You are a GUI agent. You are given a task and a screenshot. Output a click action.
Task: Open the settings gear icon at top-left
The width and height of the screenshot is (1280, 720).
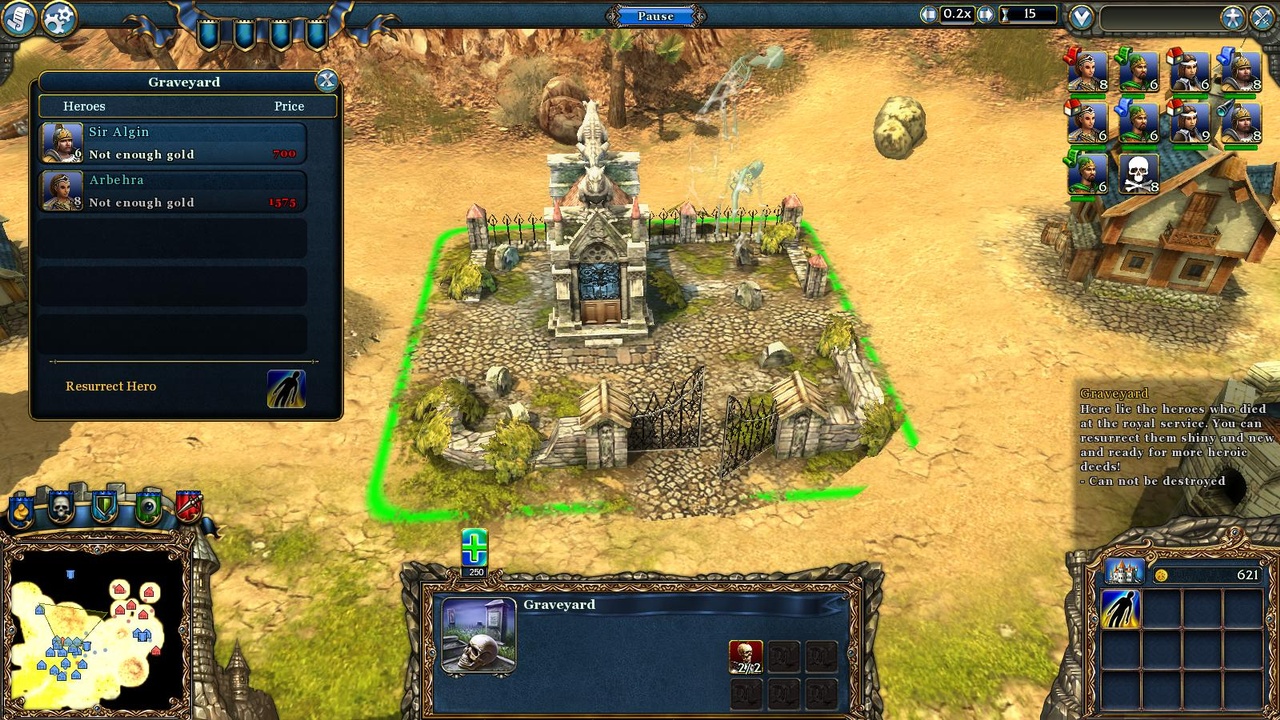(x=58, y=18)
